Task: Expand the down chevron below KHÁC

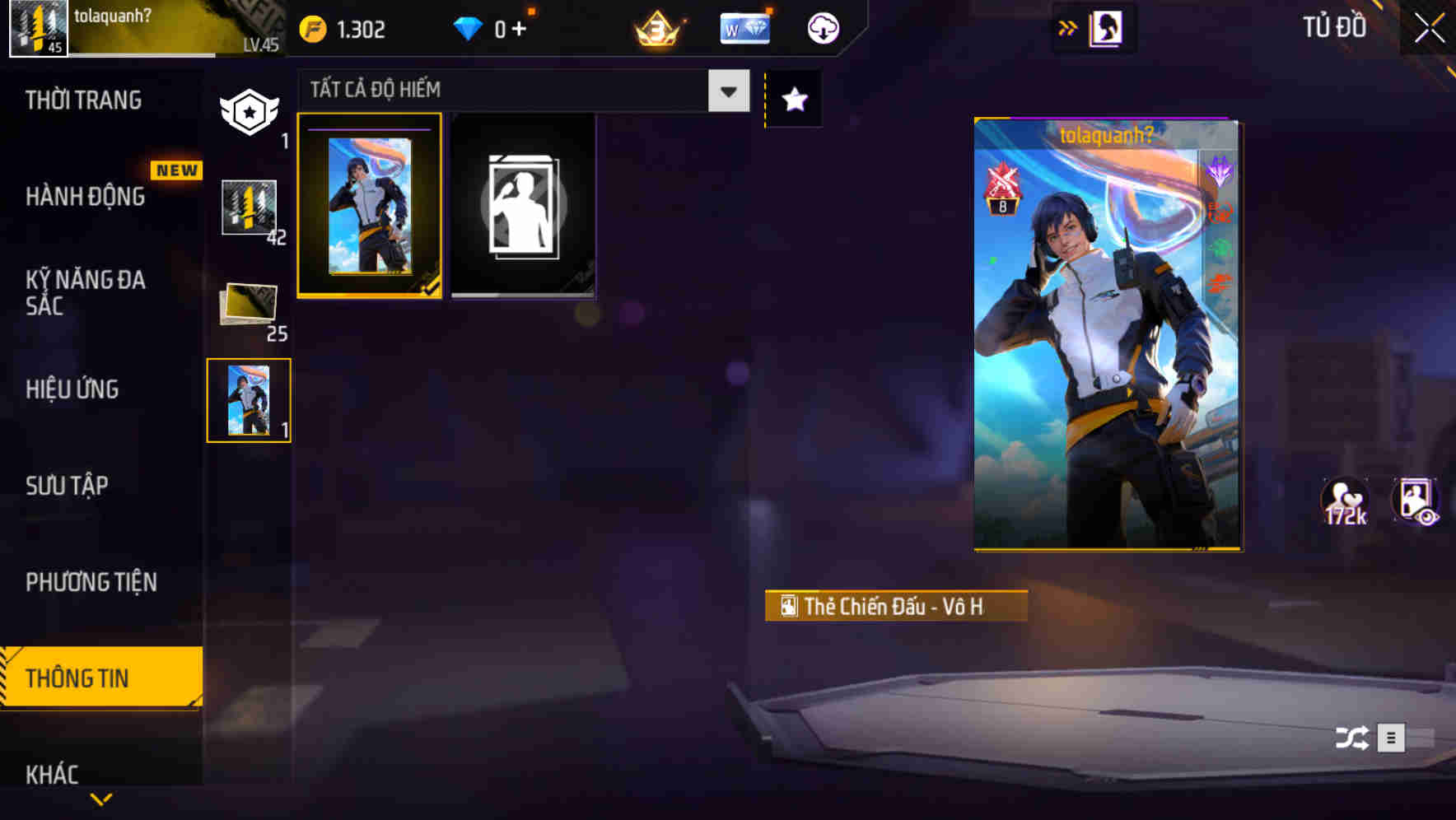Action: click(100, 798)
